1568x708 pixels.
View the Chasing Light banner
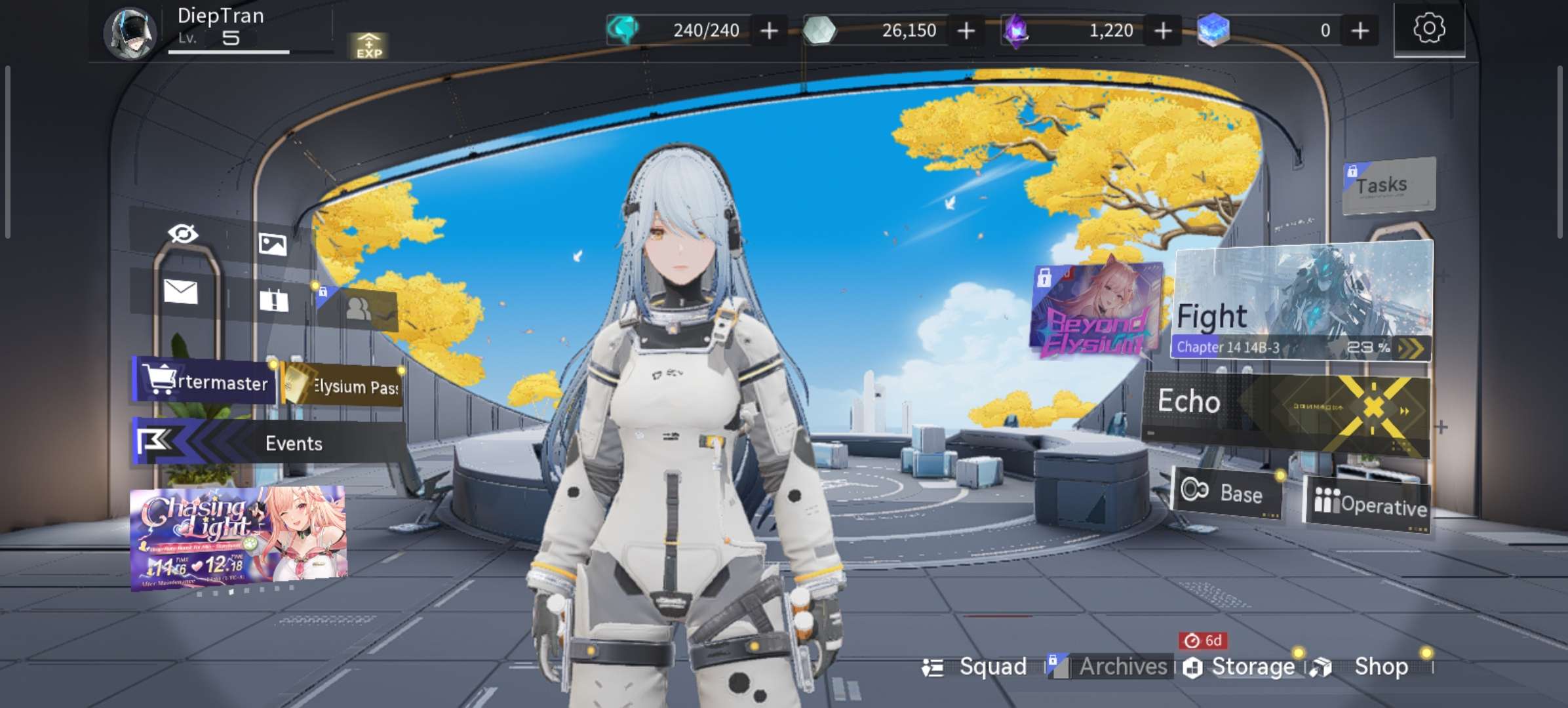pos(238,538)
